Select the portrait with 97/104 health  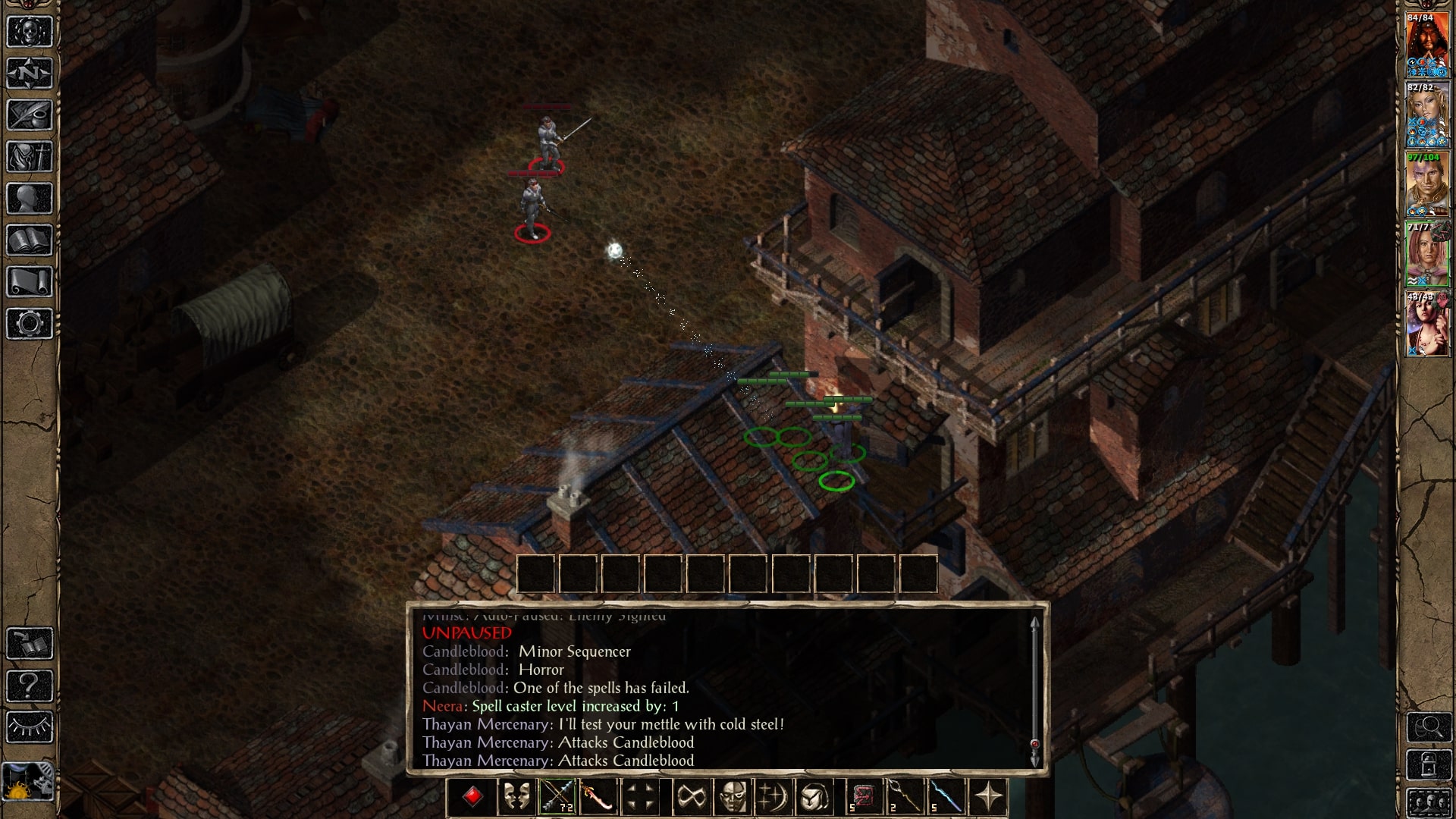point(1427,185)
